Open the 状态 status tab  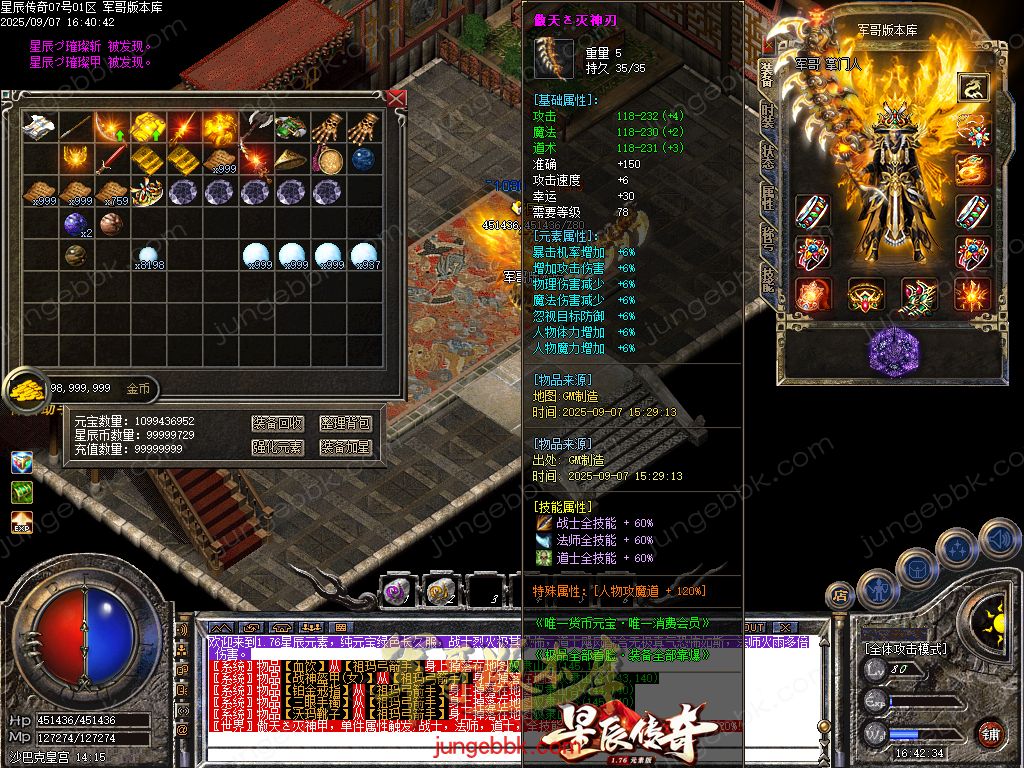(x=767, y=158)
